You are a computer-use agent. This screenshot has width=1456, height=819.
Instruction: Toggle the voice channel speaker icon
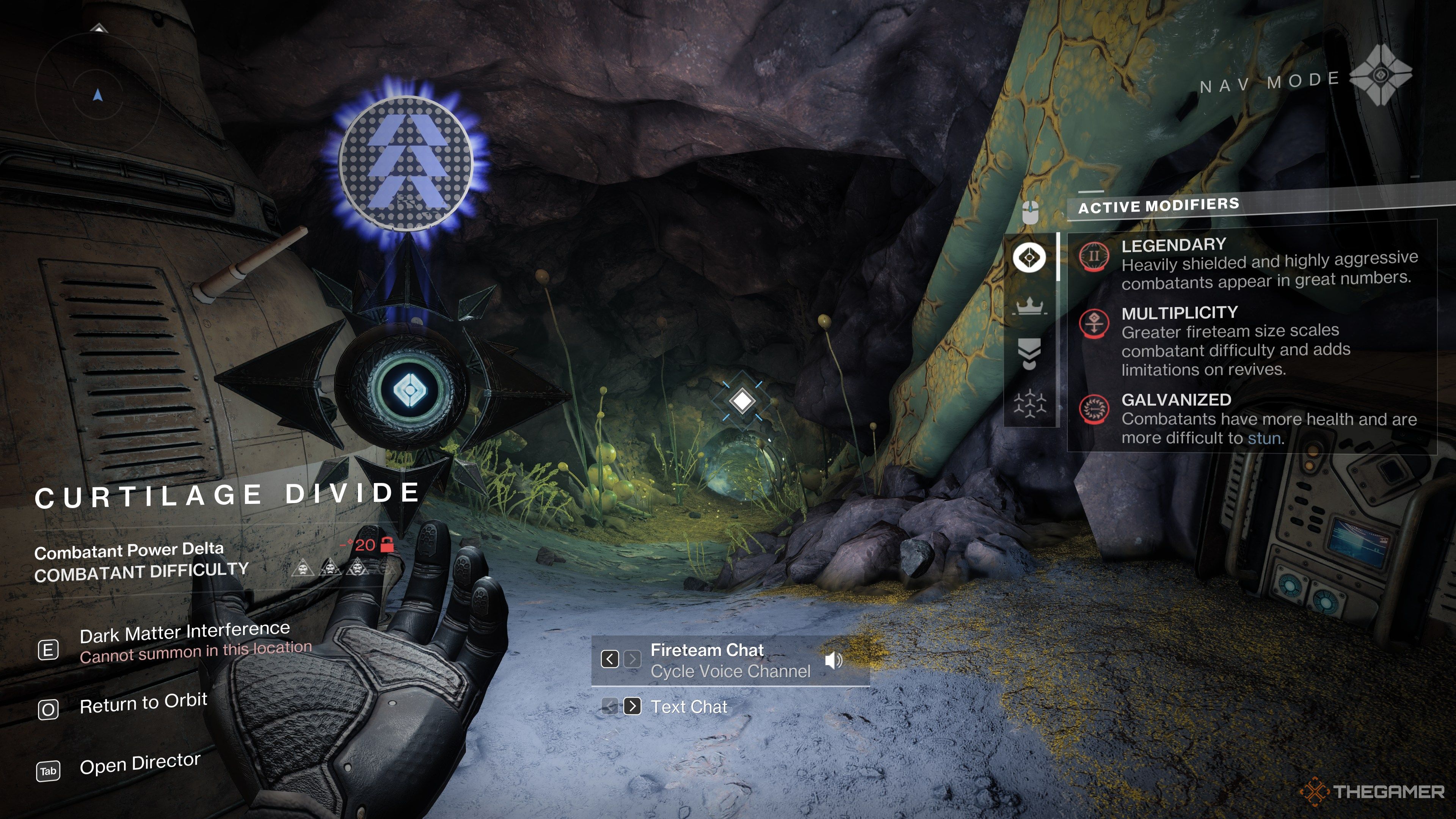pos(833,660)
